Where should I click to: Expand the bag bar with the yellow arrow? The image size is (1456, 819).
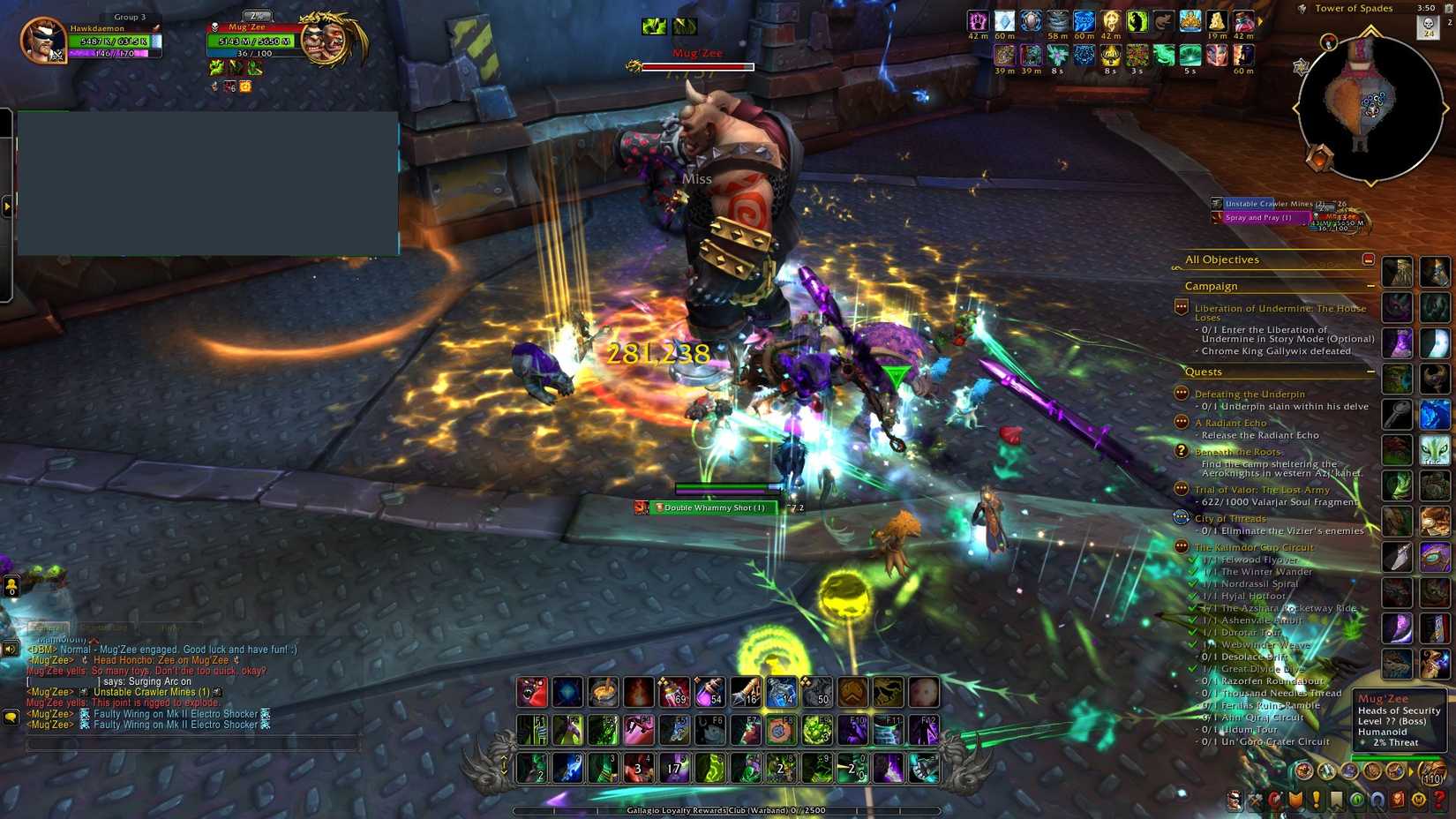pos(1410,771)
